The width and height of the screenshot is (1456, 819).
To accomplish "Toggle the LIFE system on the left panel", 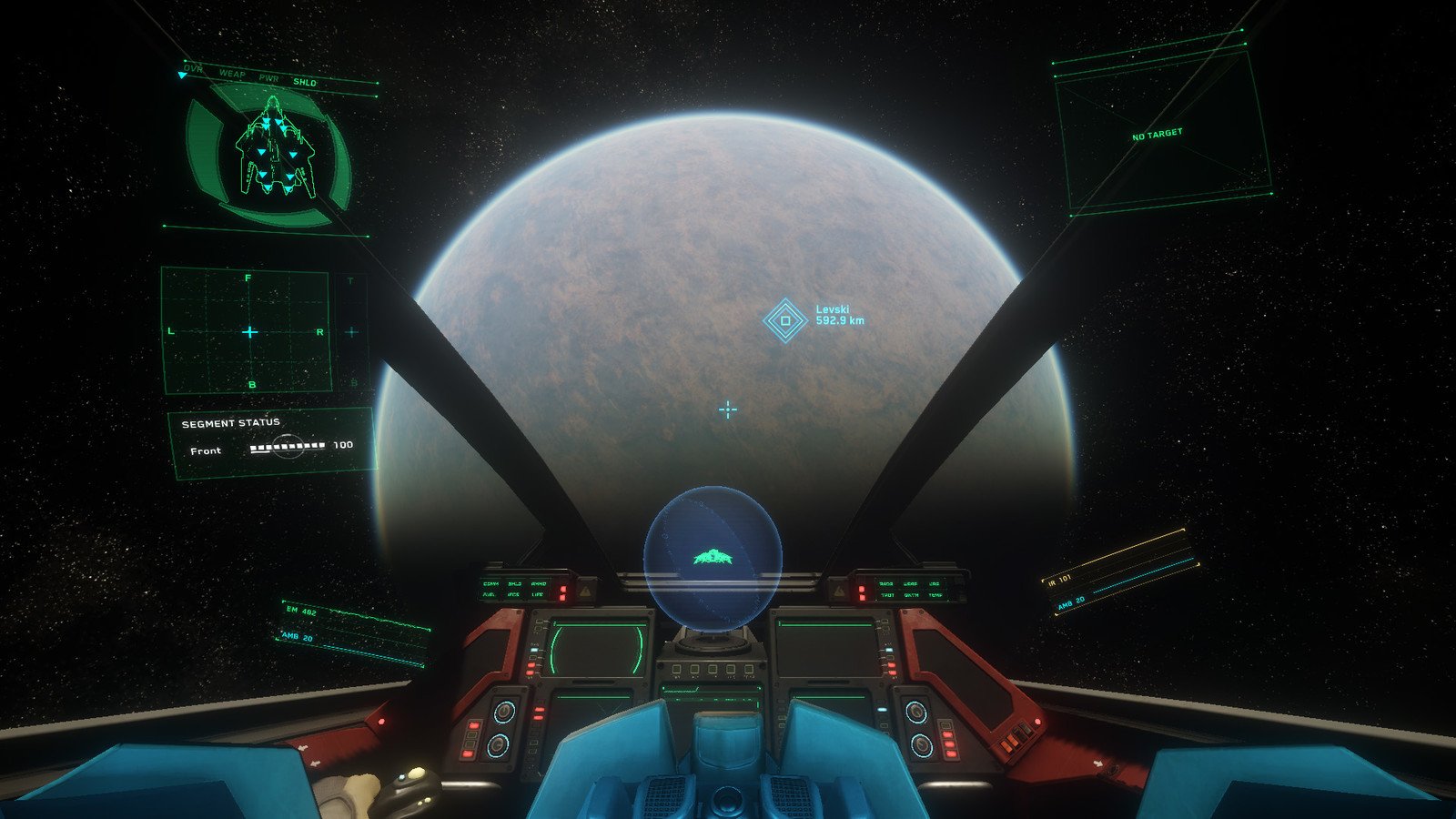I will [x=537, y=594].
